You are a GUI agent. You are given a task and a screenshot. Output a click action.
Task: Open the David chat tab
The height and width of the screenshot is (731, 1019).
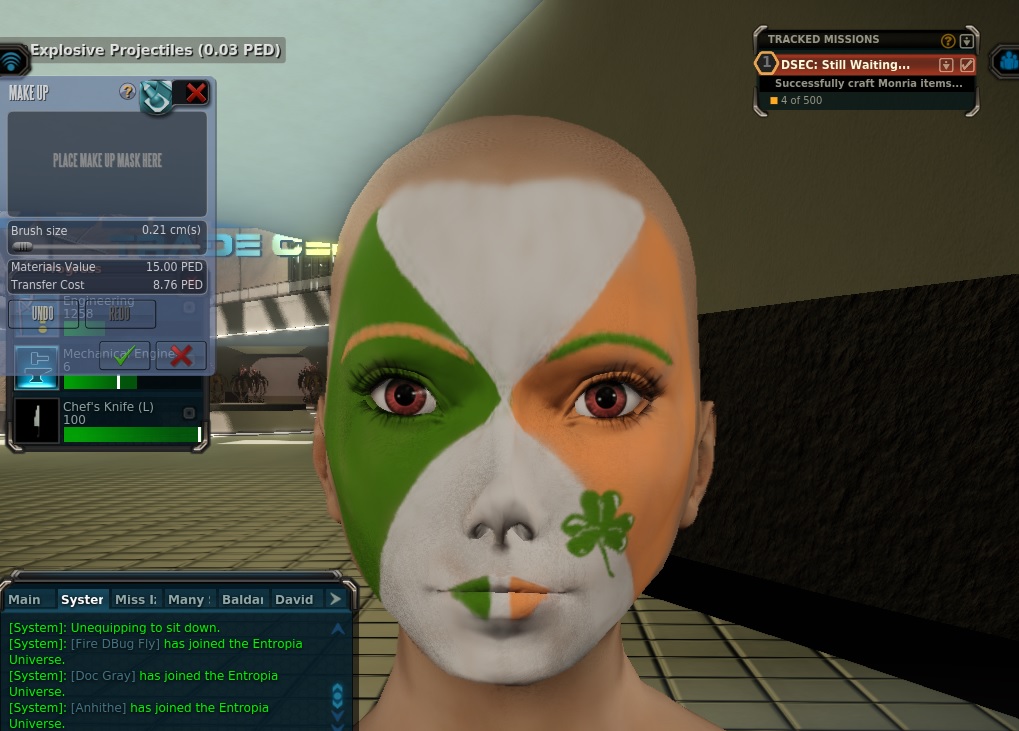[x=294, y=599]
